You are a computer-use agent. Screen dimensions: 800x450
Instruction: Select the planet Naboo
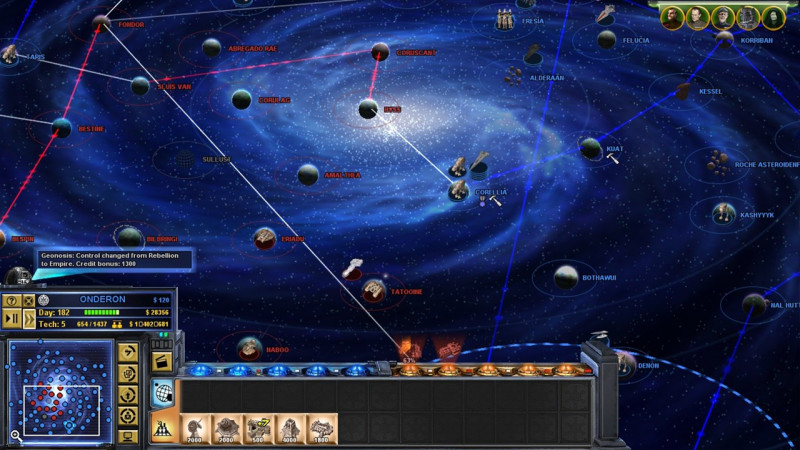tap(249, 348)
